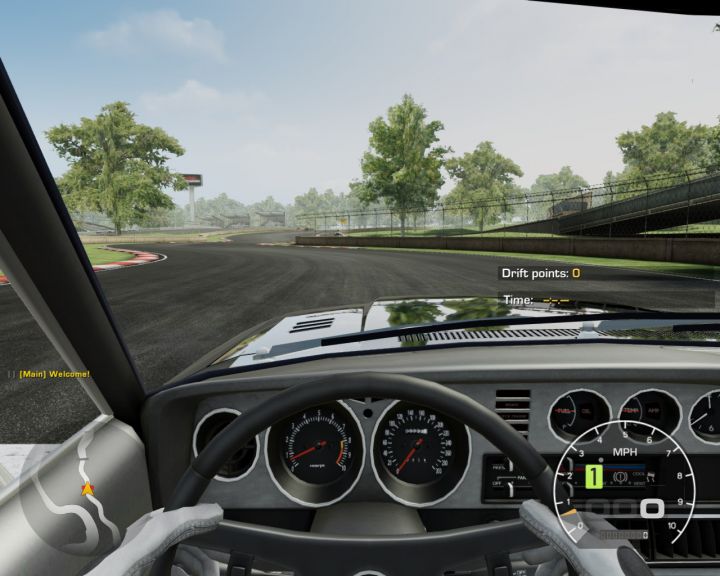The width and height of the screenshot is (720, 576).
Task: Select the orange player arrow on the minimap
Action: coord(87,489)
